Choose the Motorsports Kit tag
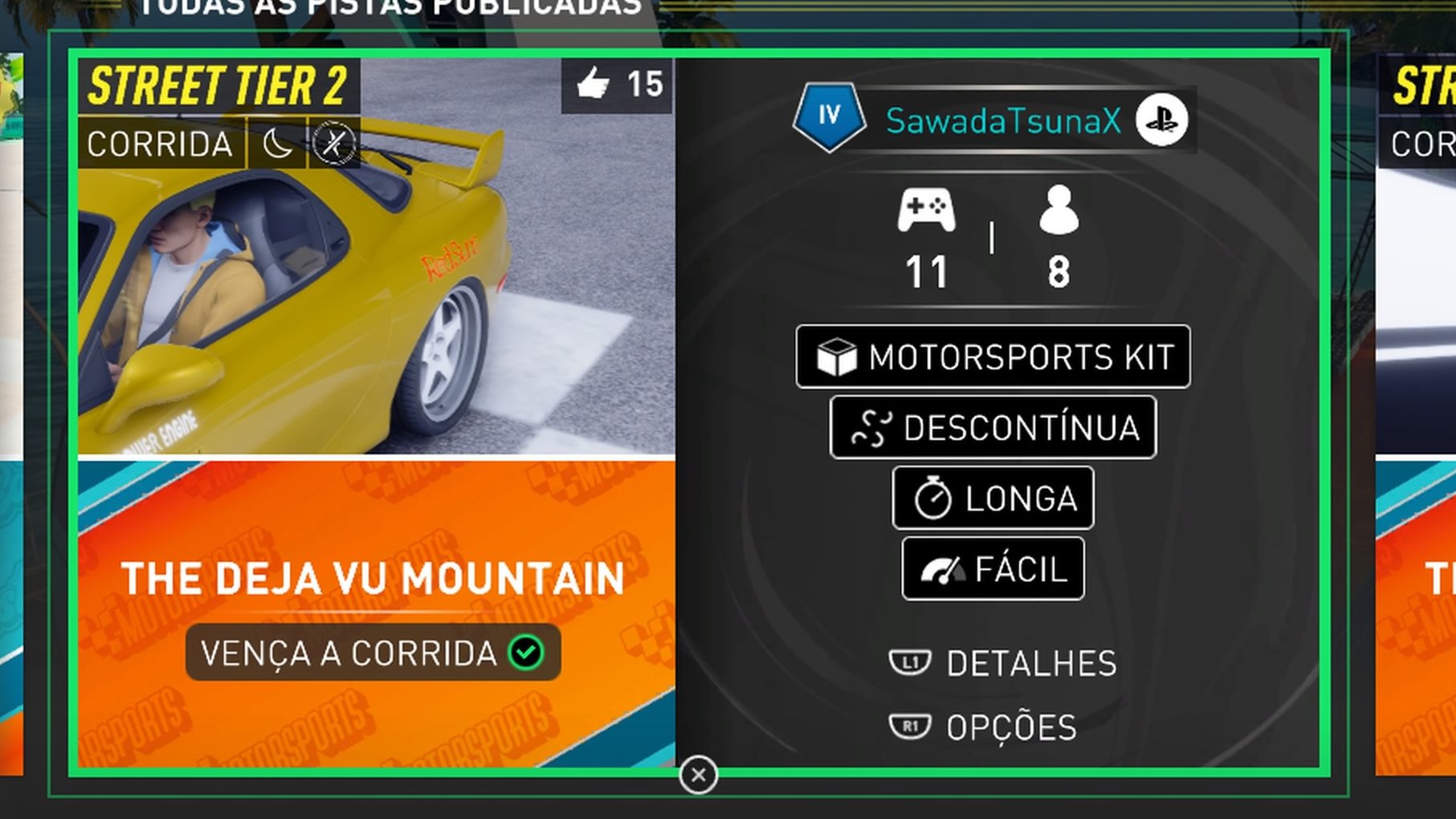The width and height of the screenshot is (1456, 819). [993, 357]
